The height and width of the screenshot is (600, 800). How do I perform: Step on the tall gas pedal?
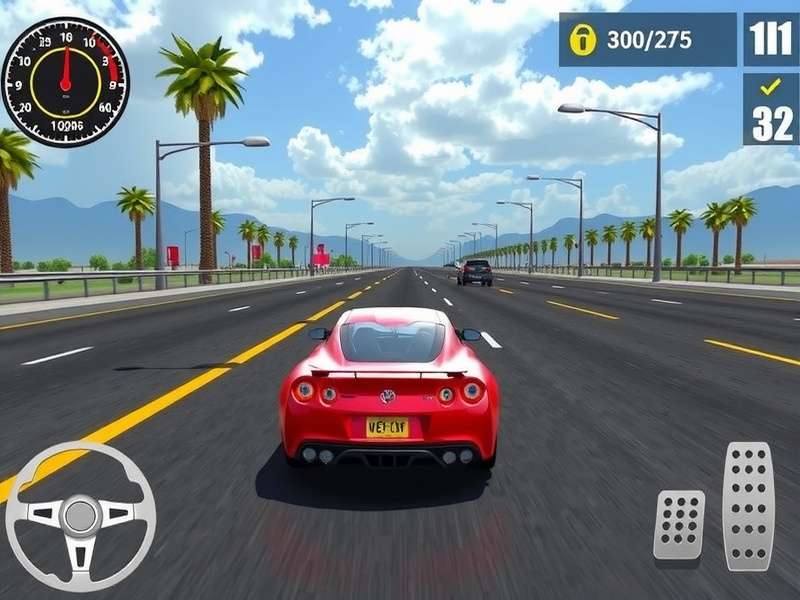tap(748, 506)
